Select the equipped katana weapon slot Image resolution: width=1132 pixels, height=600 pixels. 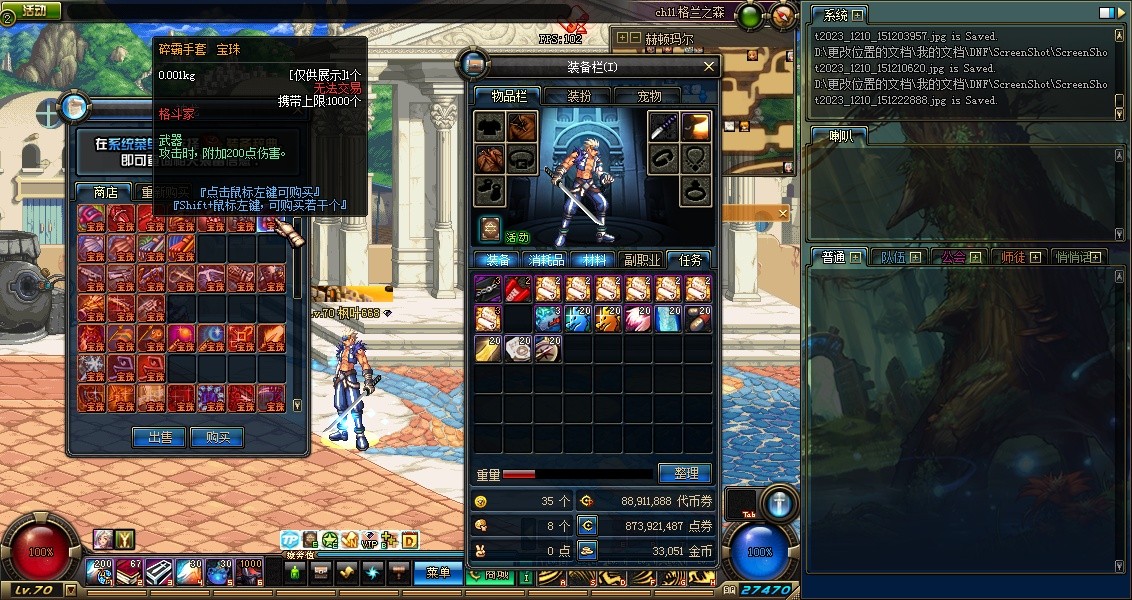coord(663,127)
